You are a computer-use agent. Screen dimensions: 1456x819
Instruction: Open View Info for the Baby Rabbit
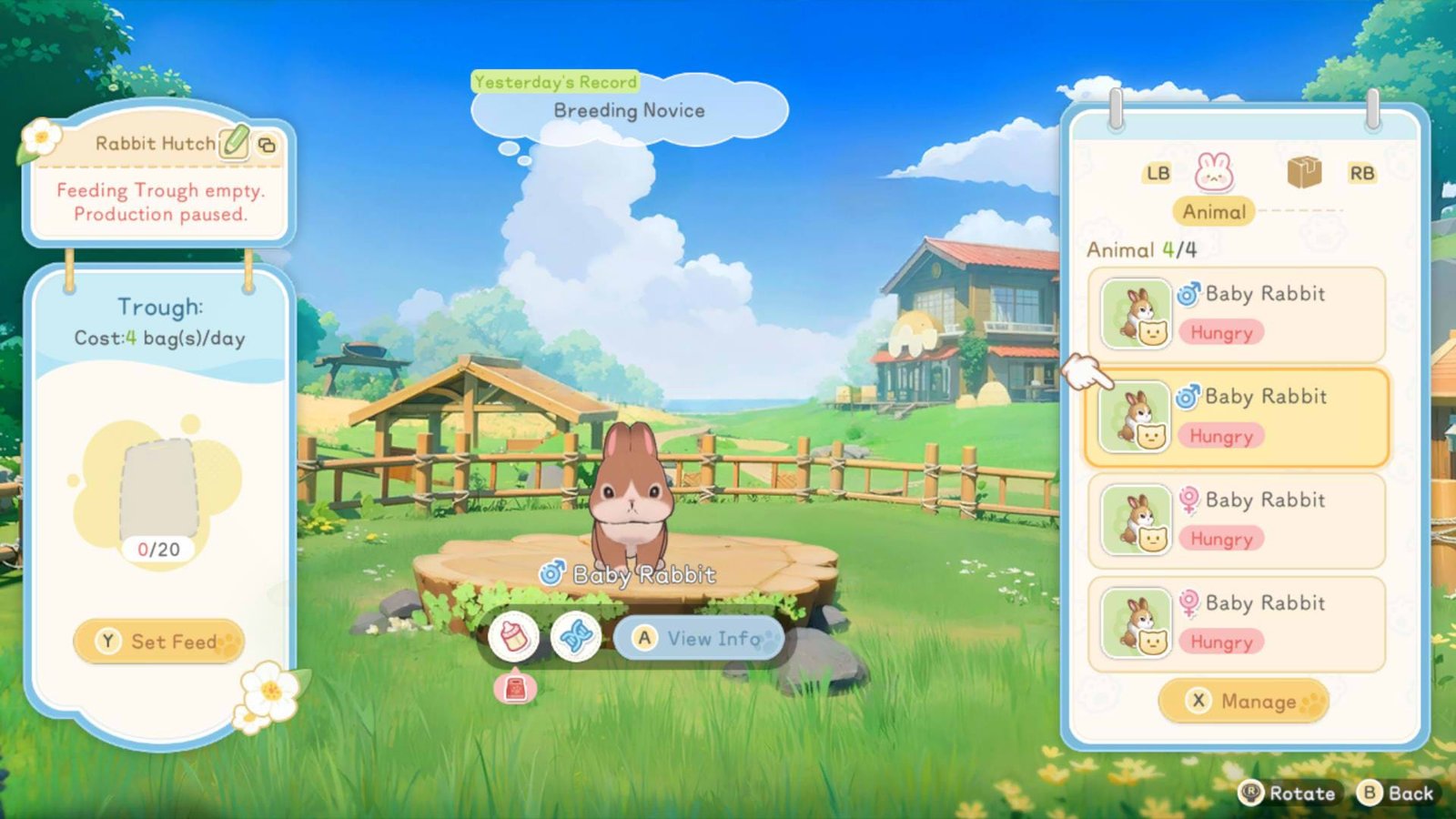tap(698, 639)
